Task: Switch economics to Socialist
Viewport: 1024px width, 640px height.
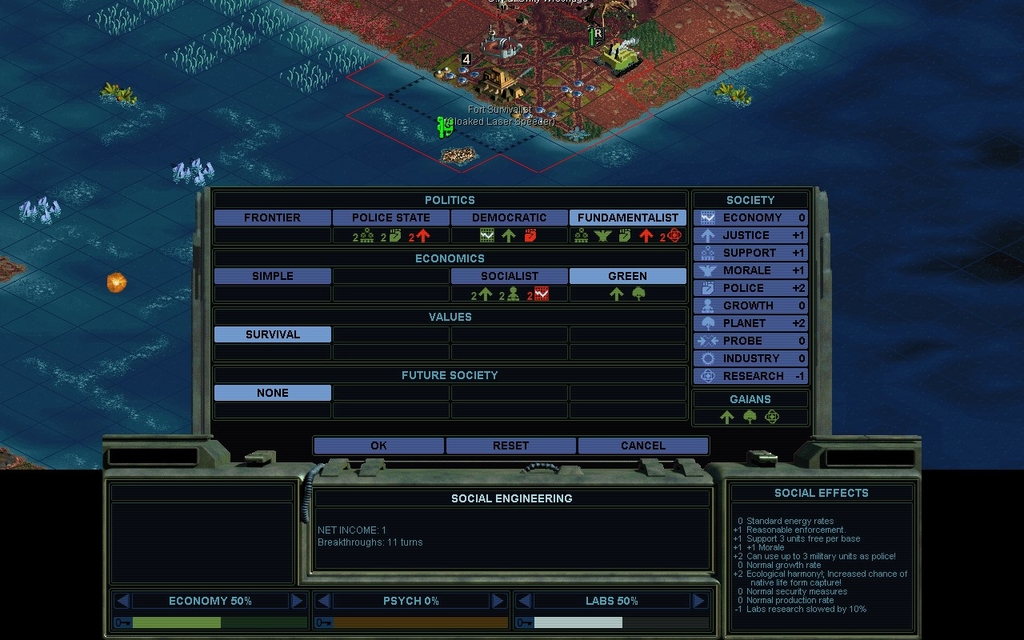Action: [509, 276]
